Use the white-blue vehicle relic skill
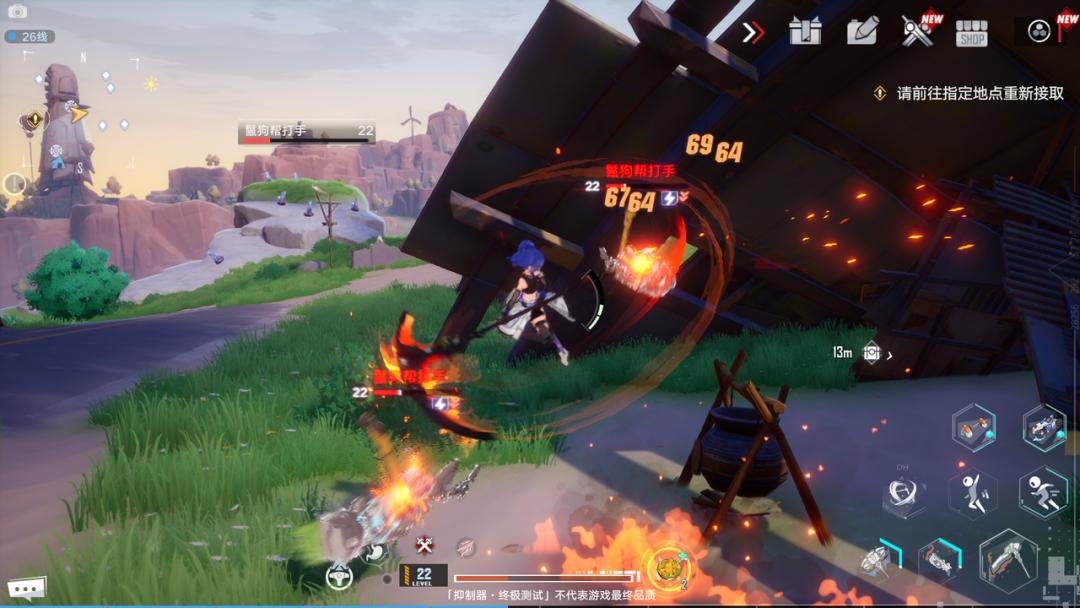Screen dimensions: 1080x608 (x=1043, y=427)
